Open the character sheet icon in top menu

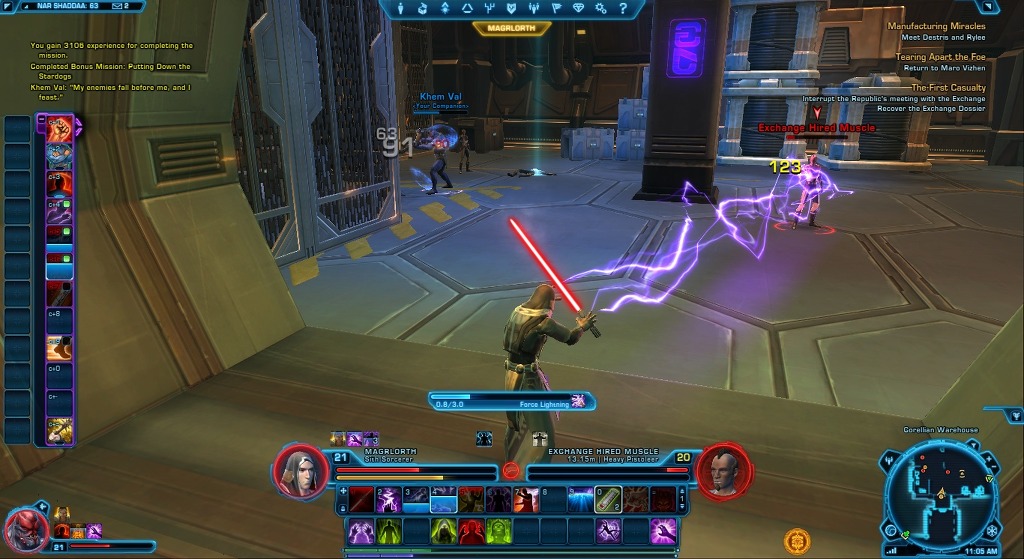point(401,8)
